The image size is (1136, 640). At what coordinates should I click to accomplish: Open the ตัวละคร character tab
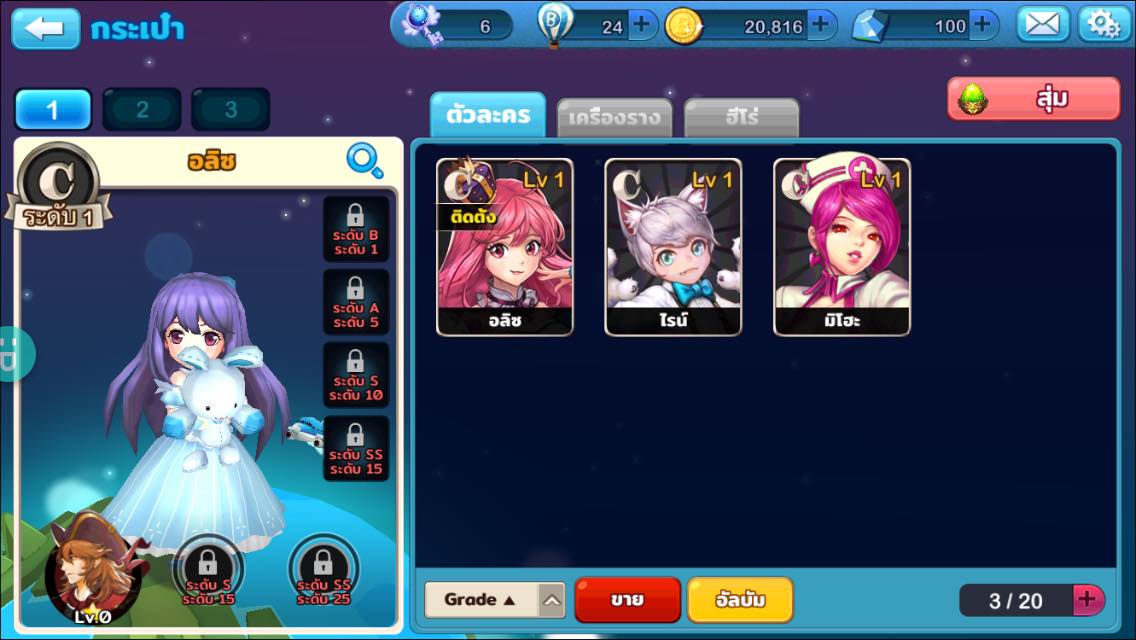coord(488,117)
